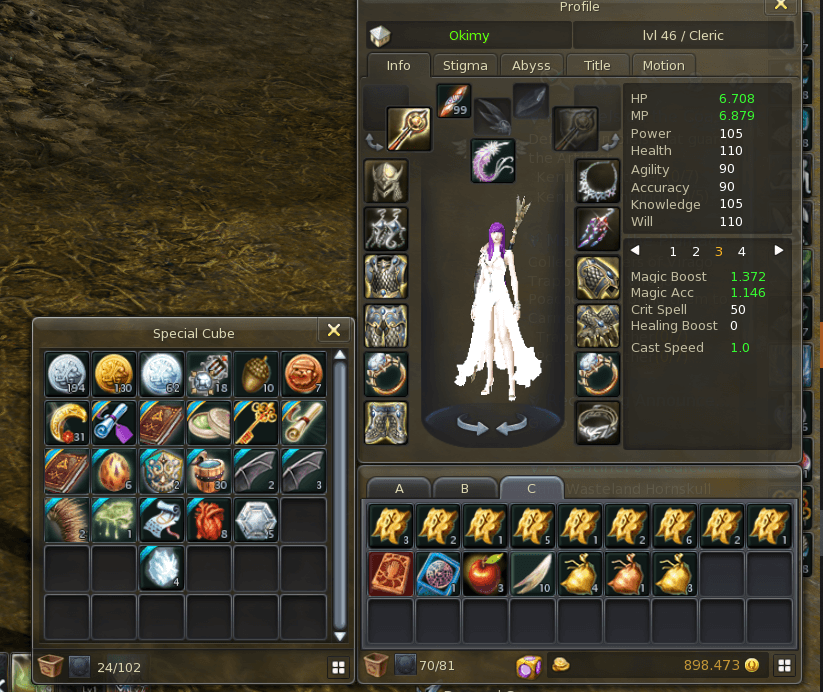Screen dimensions: 823x692
Task: Switch to inventory tab A
Action: tap(399, 489)
